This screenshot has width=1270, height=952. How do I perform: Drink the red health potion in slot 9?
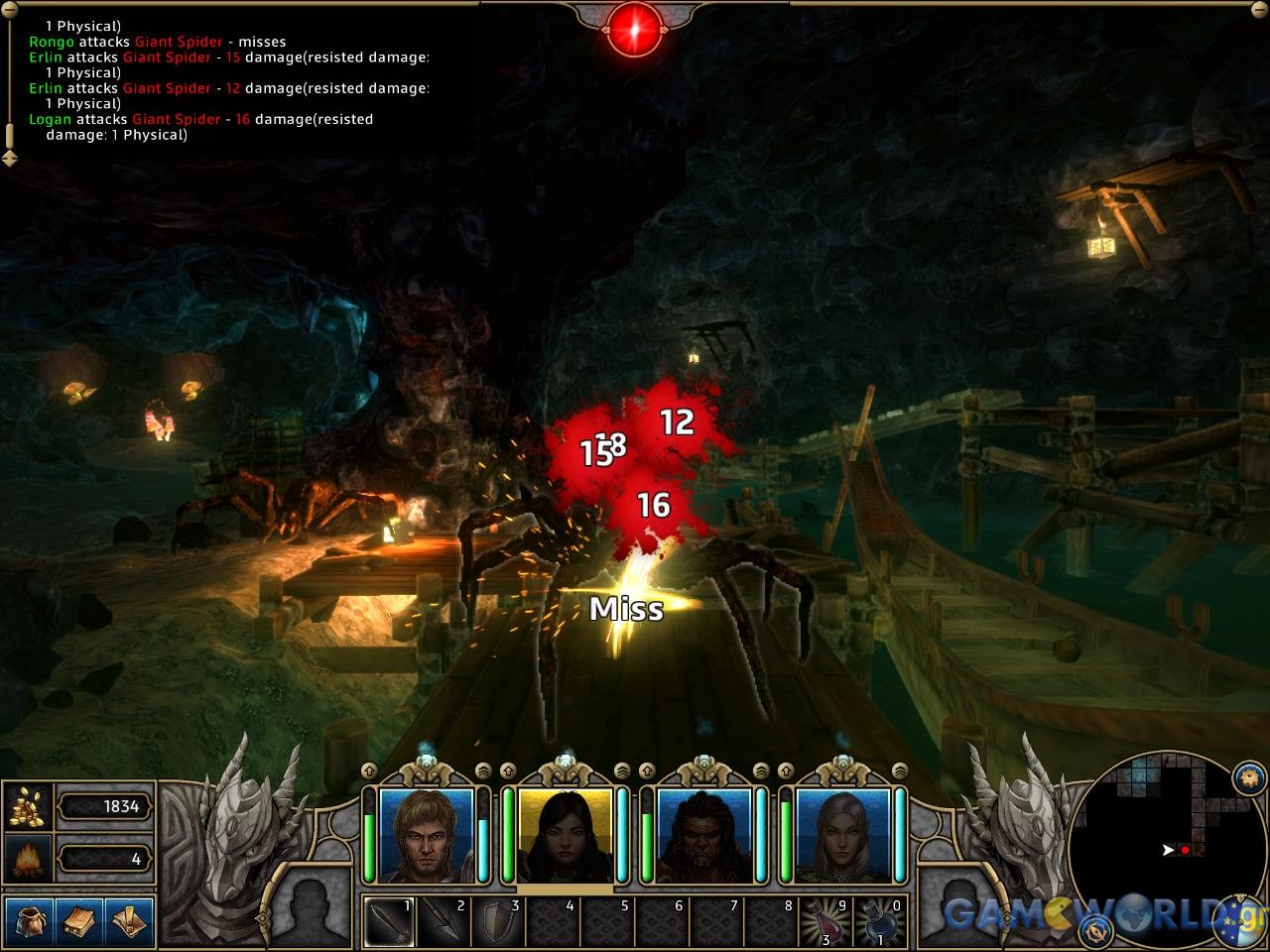[825, 922]
